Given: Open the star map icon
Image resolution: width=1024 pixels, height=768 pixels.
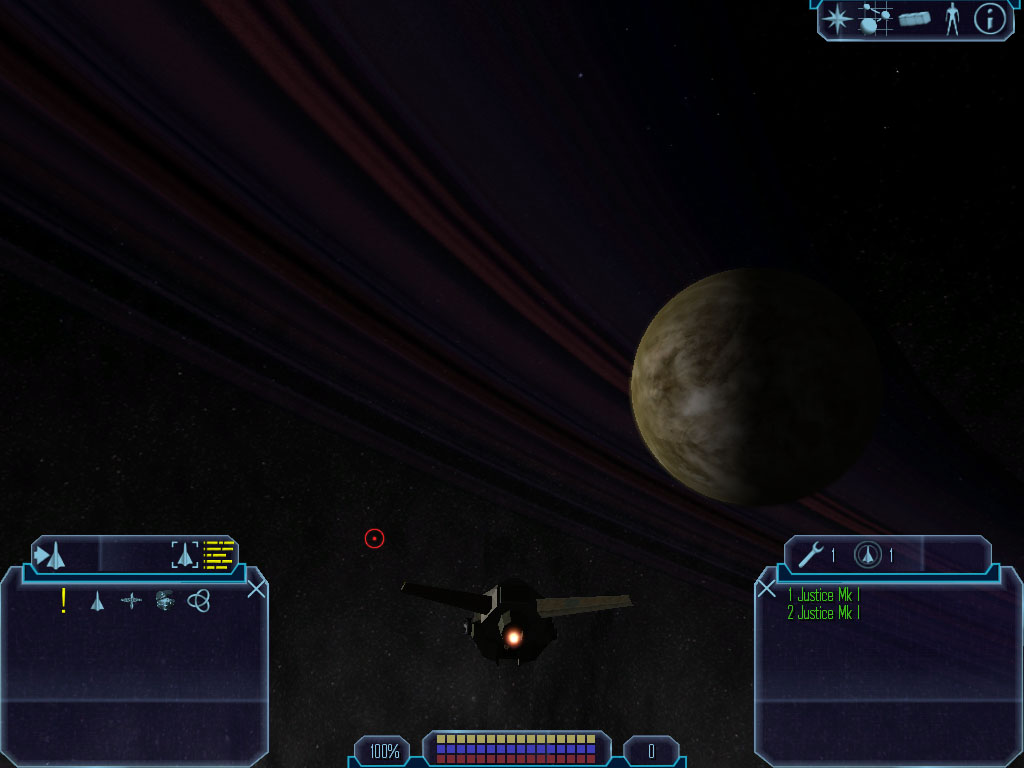Looking at the screenshot, I should click(838, 19).
